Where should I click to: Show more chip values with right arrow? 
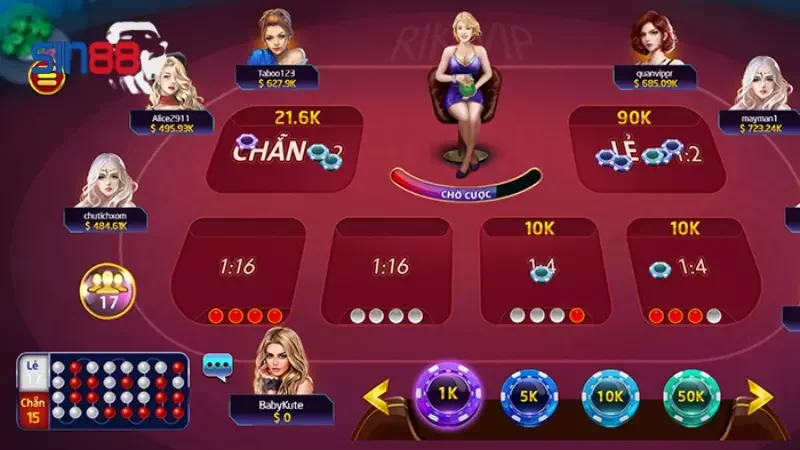(759, 397)
